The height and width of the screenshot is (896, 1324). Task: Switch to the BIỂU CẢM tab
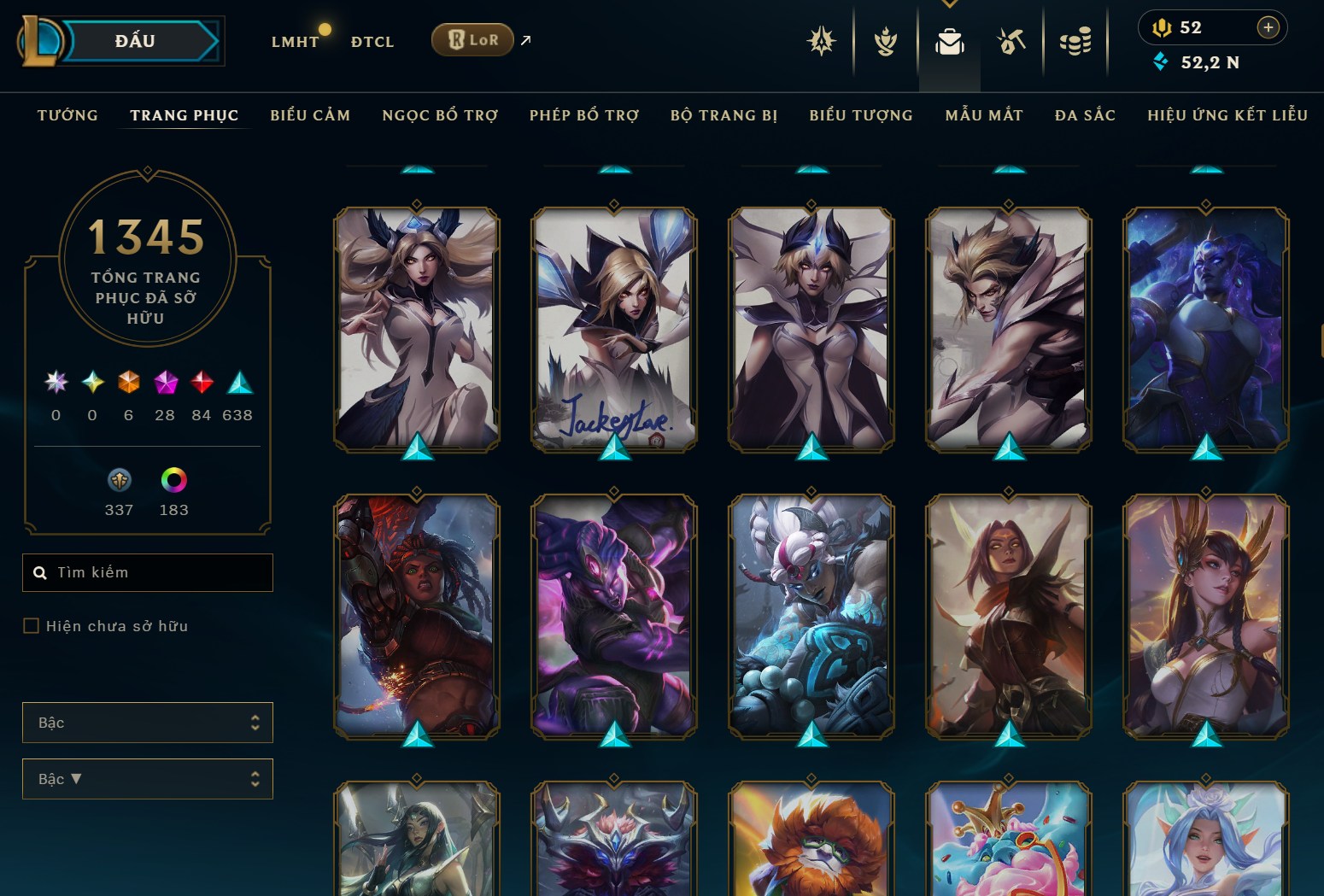310,115
